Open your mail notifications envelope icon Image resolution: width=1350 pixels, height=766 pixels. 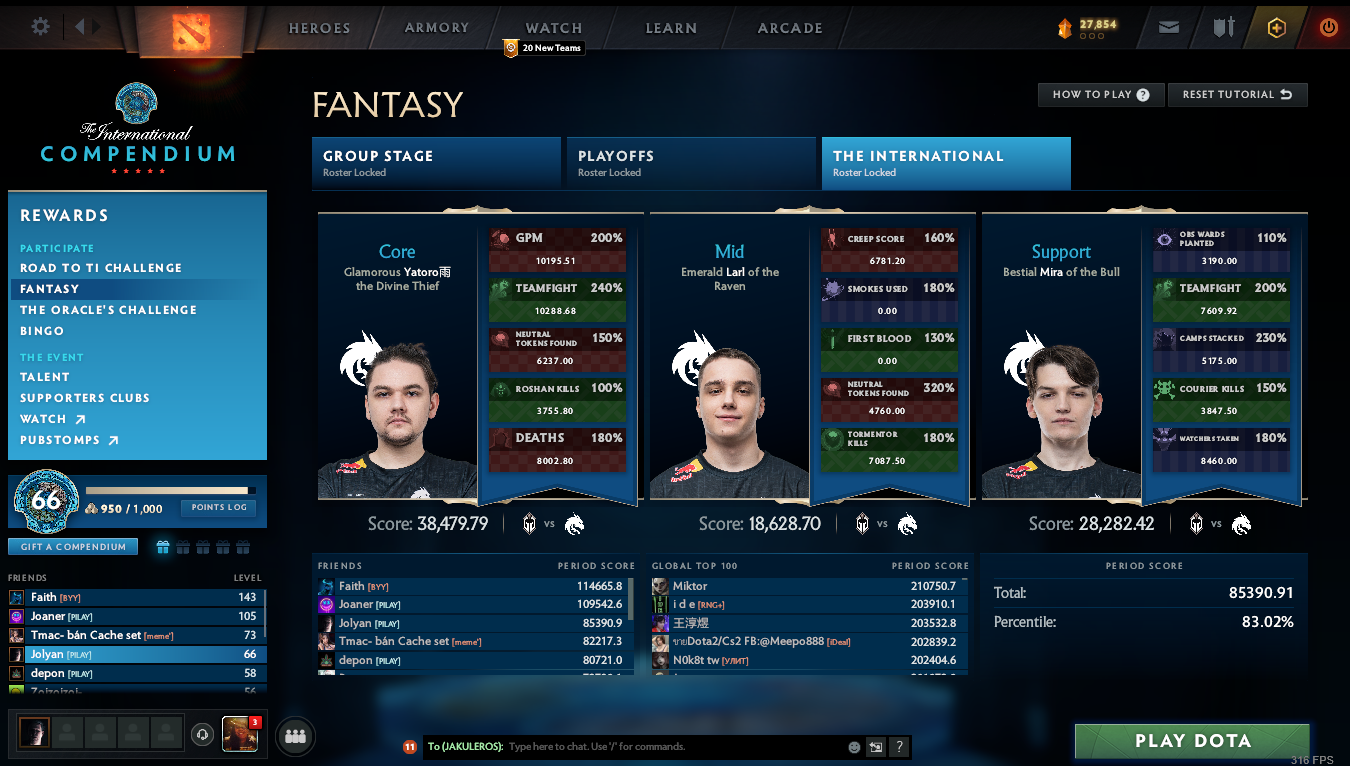pos(1168,27)
